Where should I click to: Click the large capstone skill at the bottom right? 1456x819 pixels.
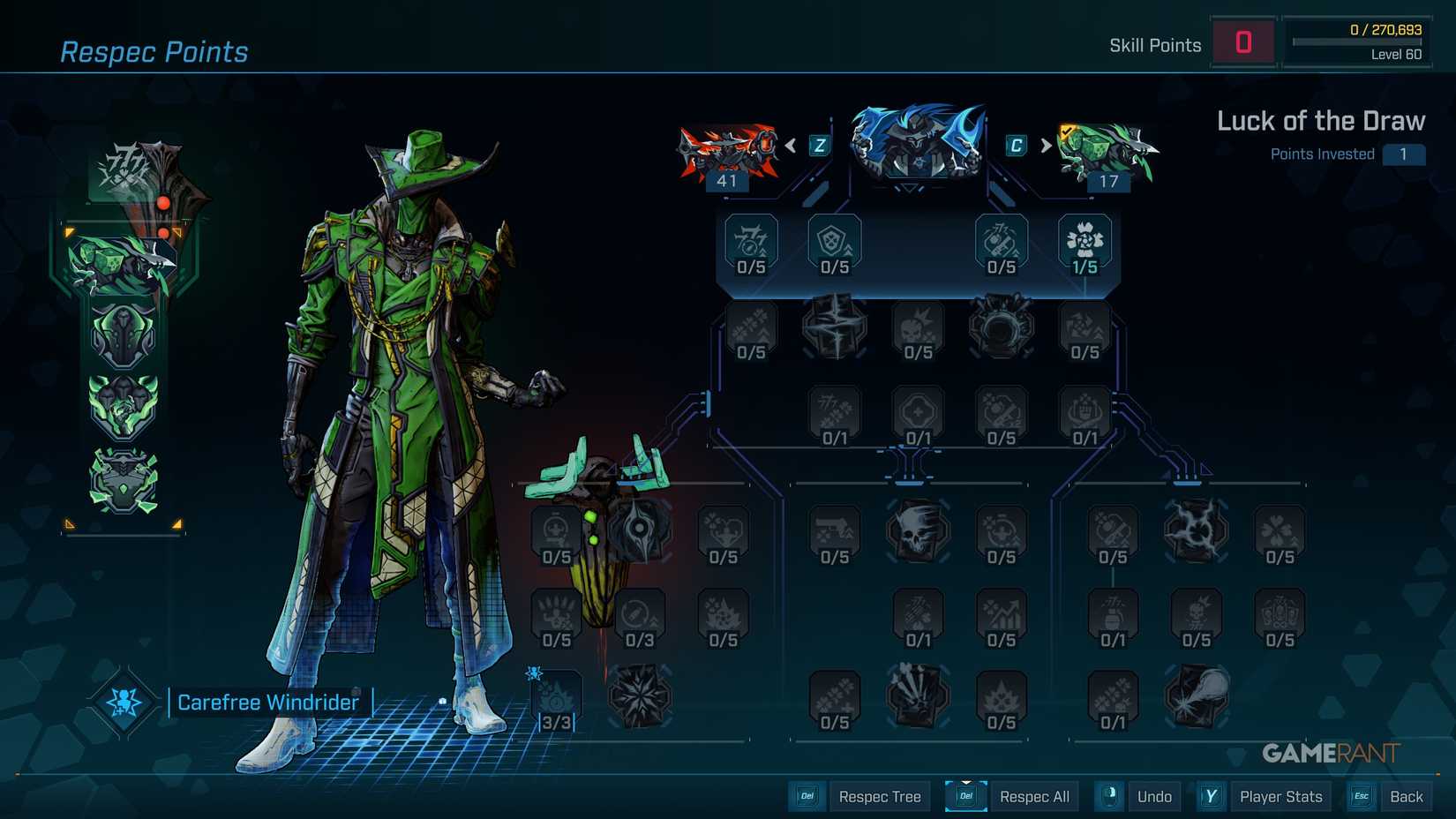(x=1197, y=697)
